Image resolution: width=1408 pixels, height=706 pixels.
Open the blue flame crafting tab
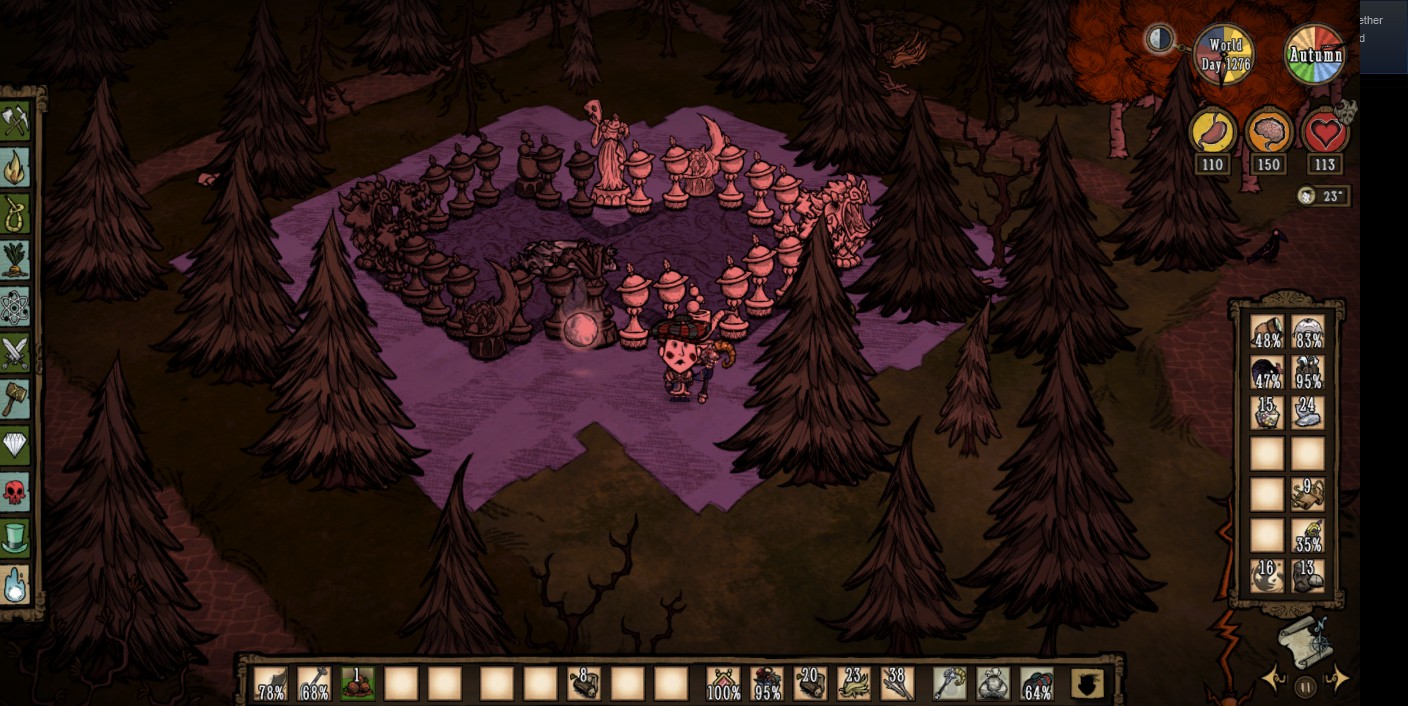tap(15, 585)
